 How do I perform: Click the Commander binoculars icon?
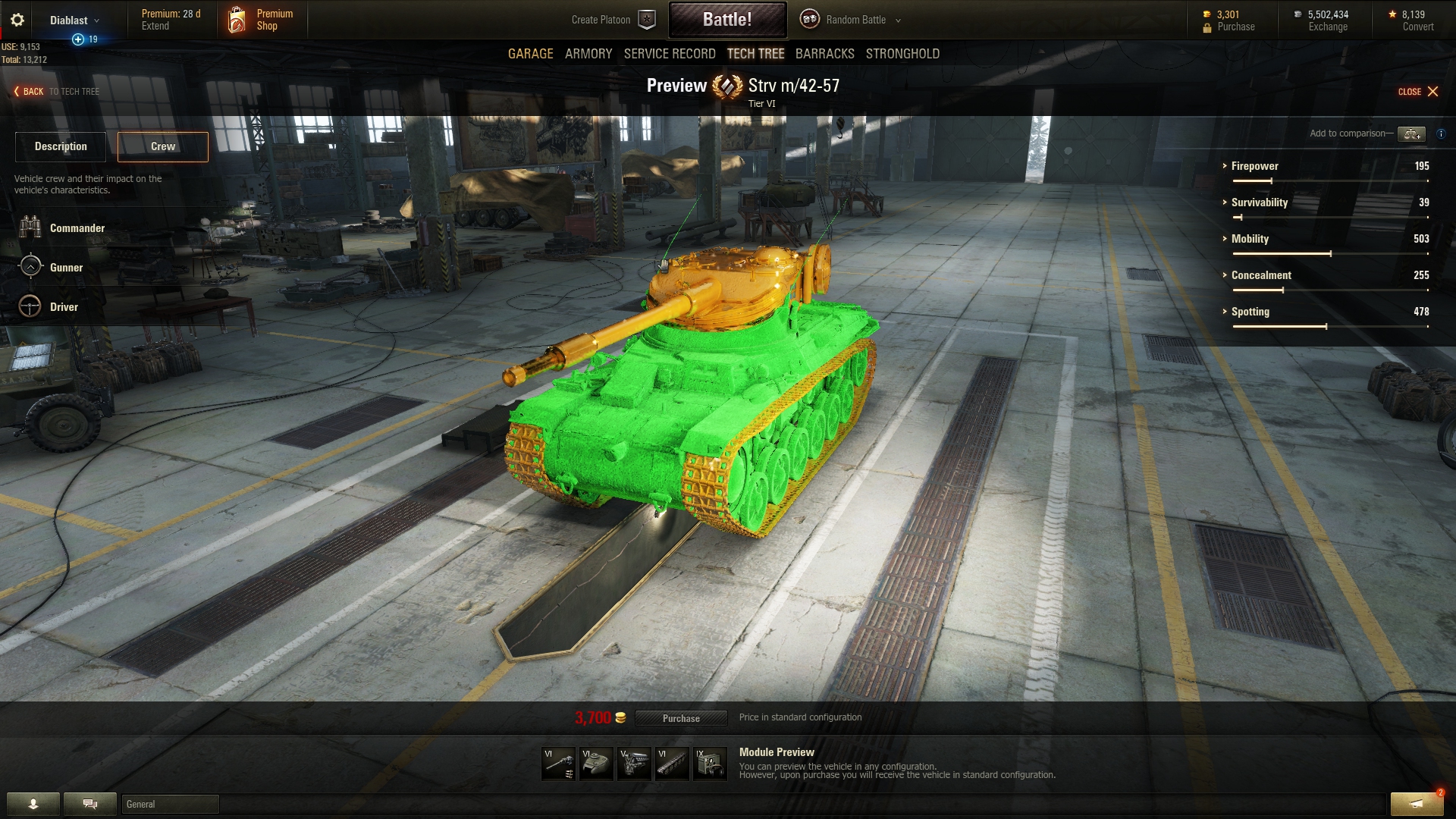(30, 227)
